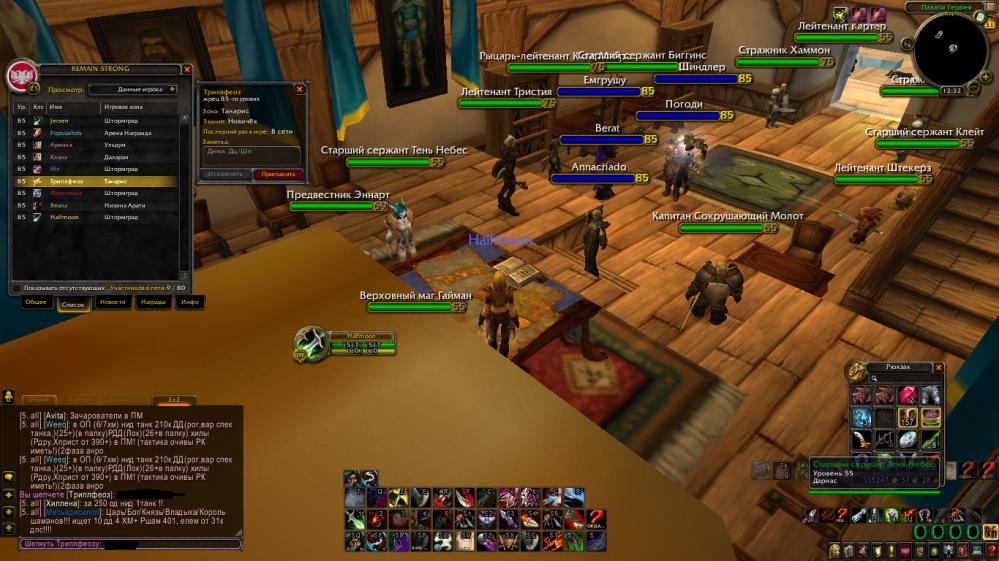The height and width of the screenshot is (561, 999).
Task: Select Halfmoon's player unit frame portrait
Action: [x=312, y=343]
